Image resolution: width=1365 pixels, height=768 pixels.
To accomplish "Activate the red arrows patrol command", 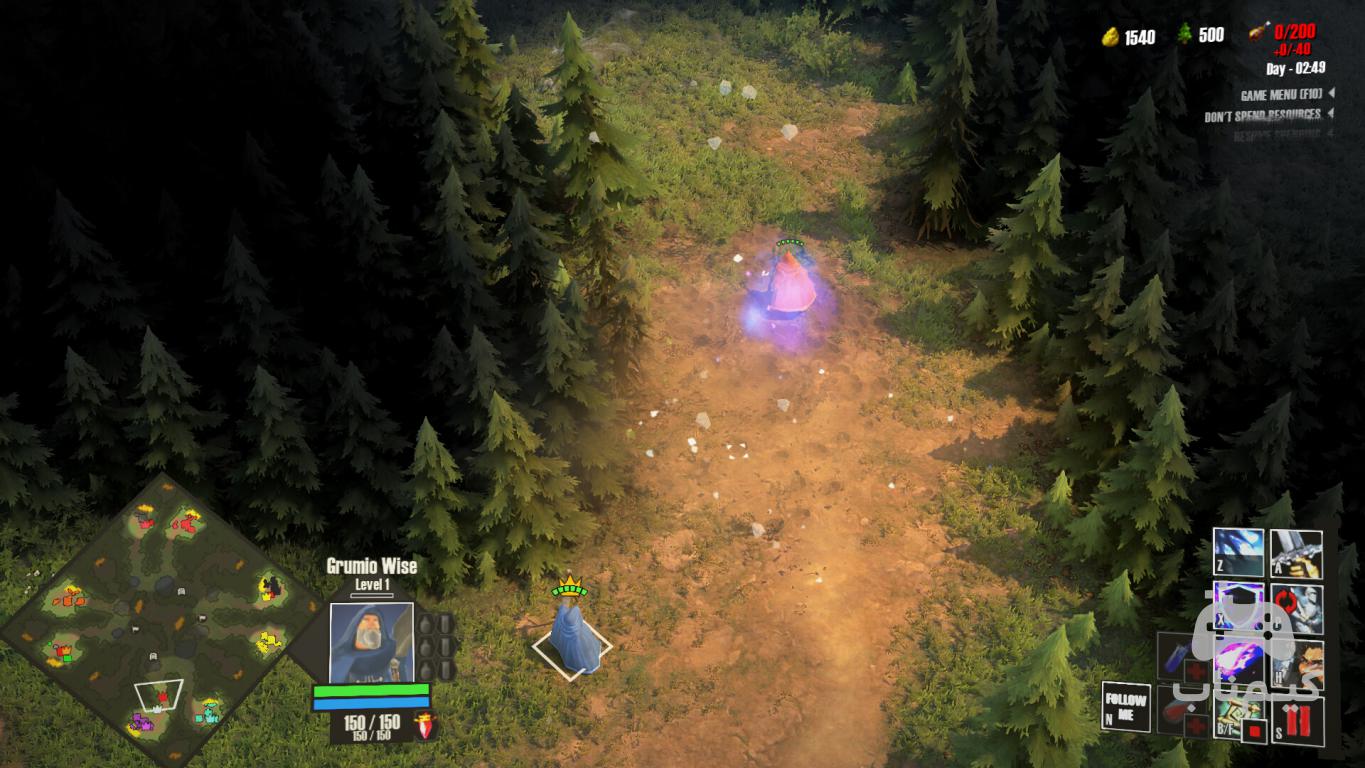I will (1297, 607).
